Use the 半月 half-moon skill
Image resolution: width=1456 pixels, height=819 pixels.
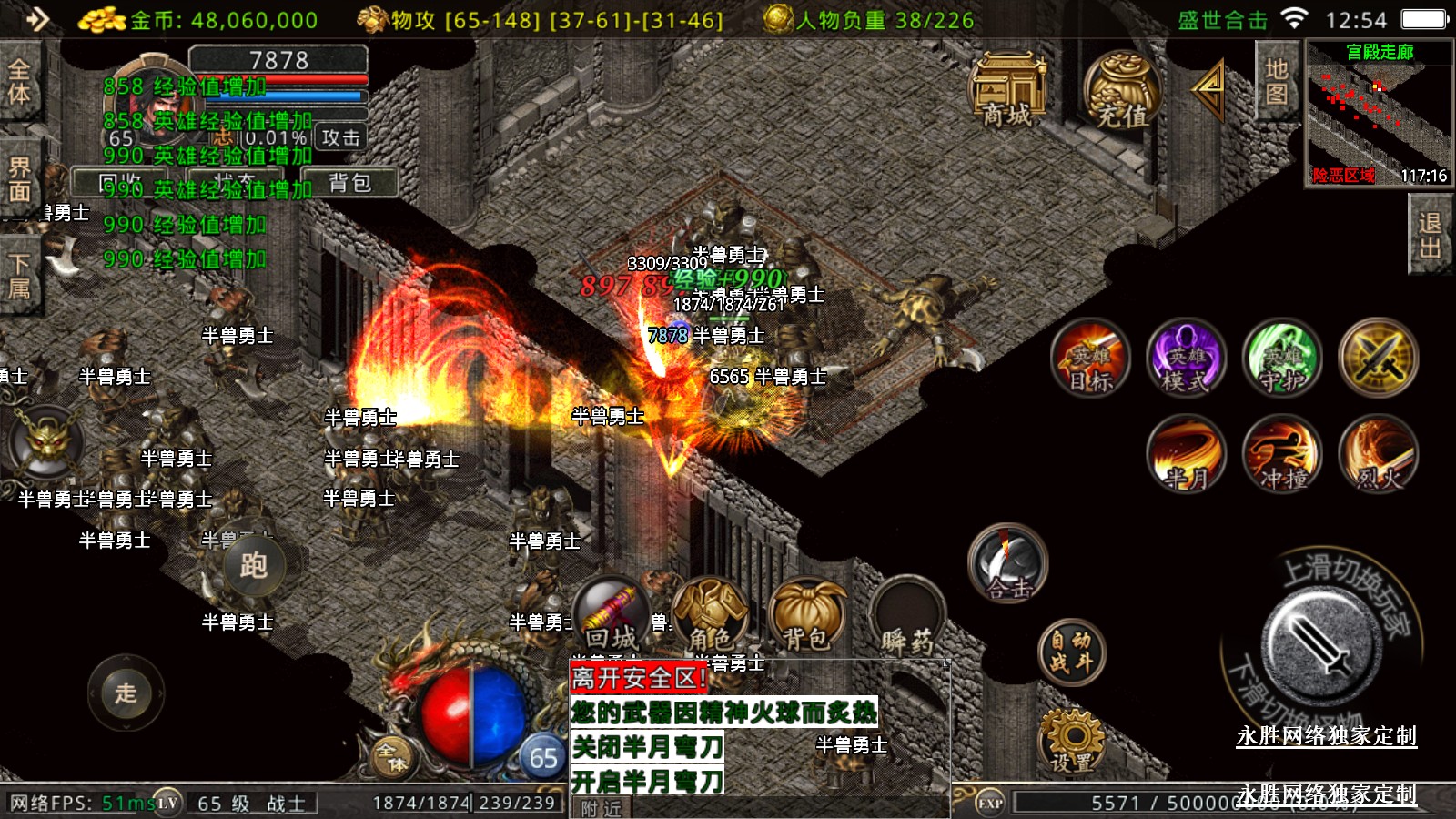click(x=1187, y=453)
